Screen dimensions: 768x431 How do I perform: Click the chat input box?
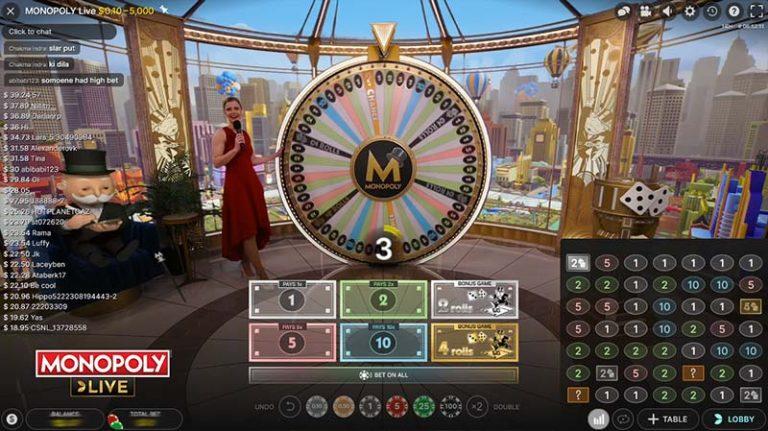[x=58, y=31]
